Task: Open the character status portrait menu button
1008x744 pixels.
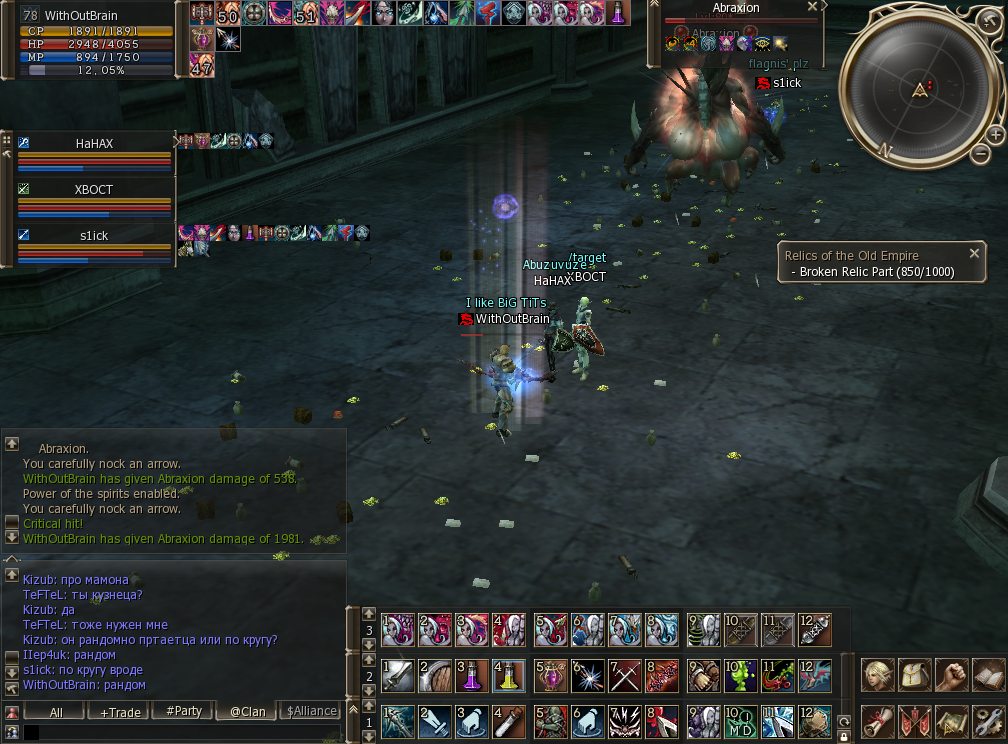Action: (878, 674)
